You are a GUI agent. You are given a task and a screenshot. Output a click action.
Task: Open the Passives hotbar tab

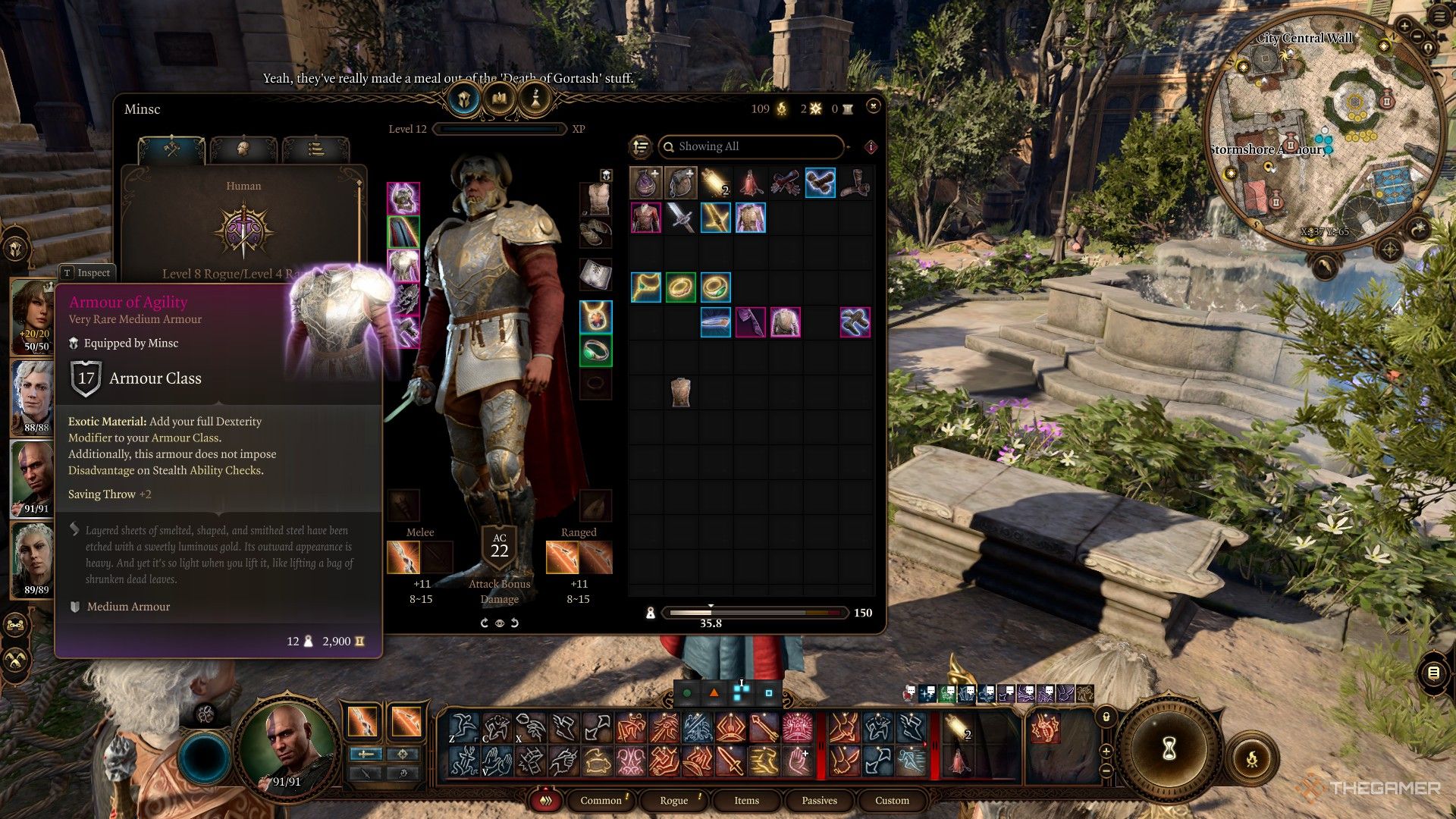coord(819,800)
